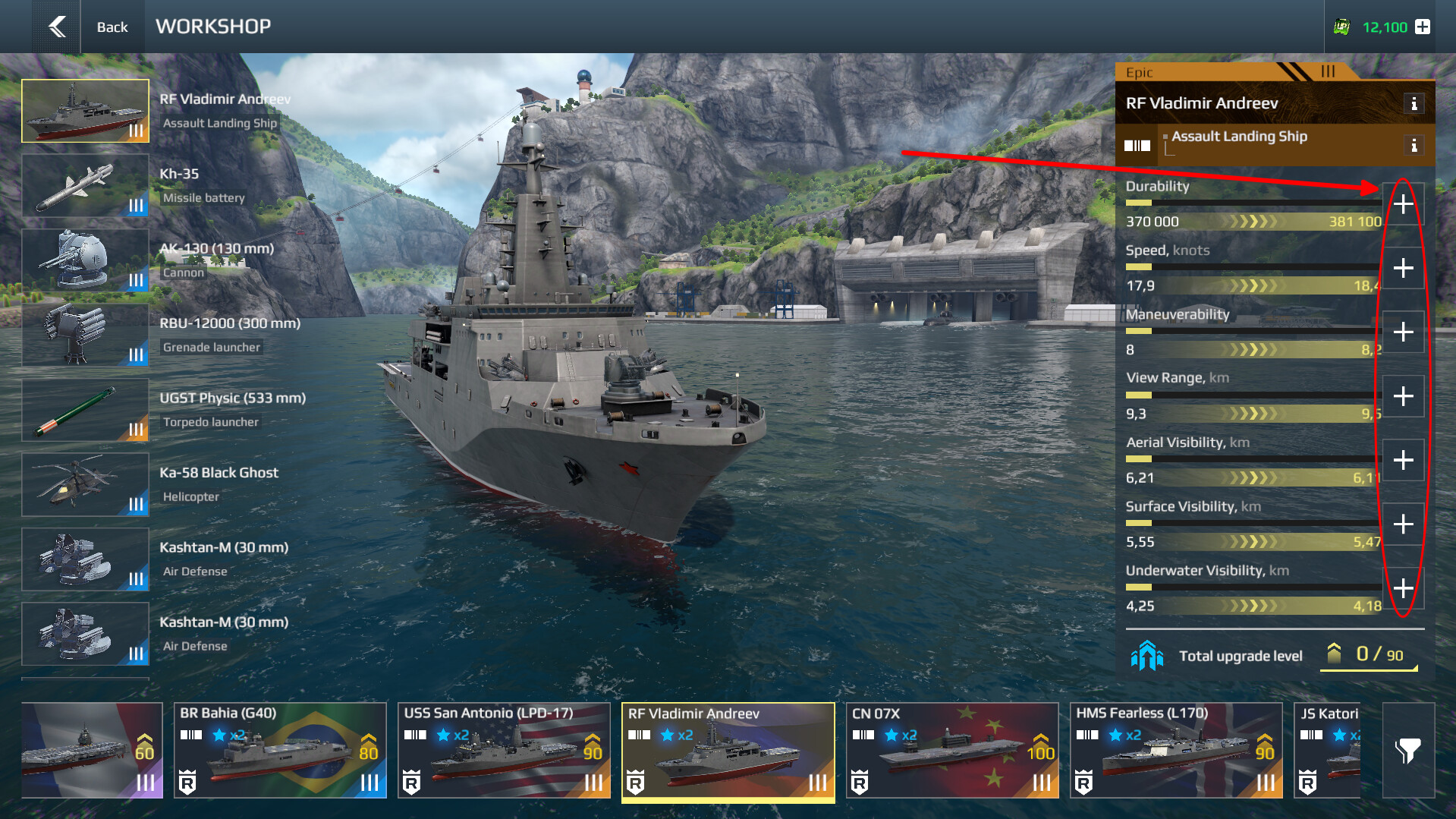Pick the HMS Fearless (L170) card

click(x=1176, y=750)
